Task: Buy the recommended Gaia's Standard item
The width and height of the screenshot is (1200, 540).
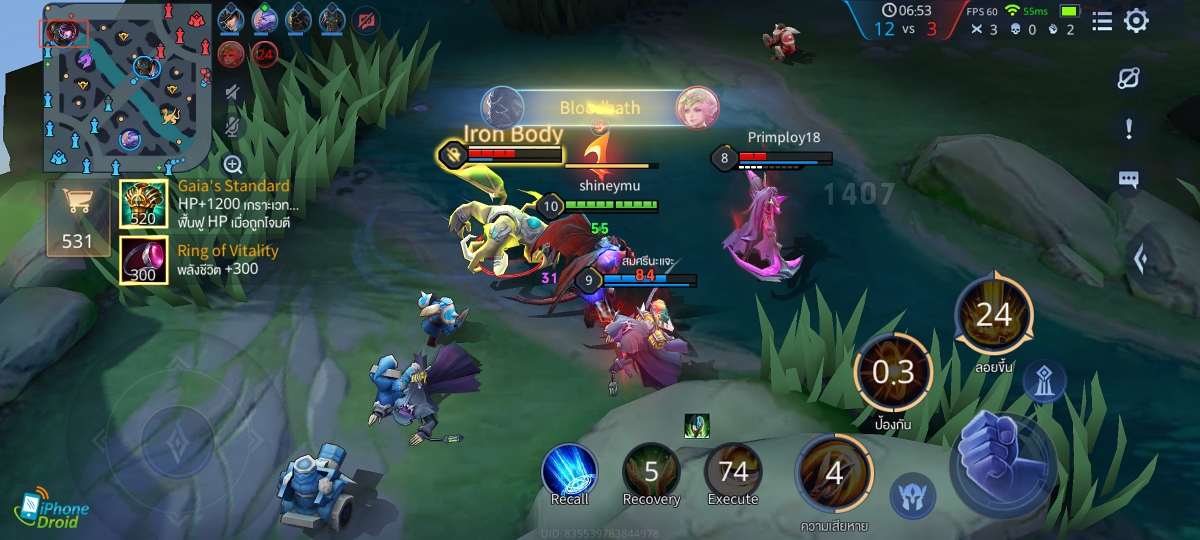Action: coord(145,205)
